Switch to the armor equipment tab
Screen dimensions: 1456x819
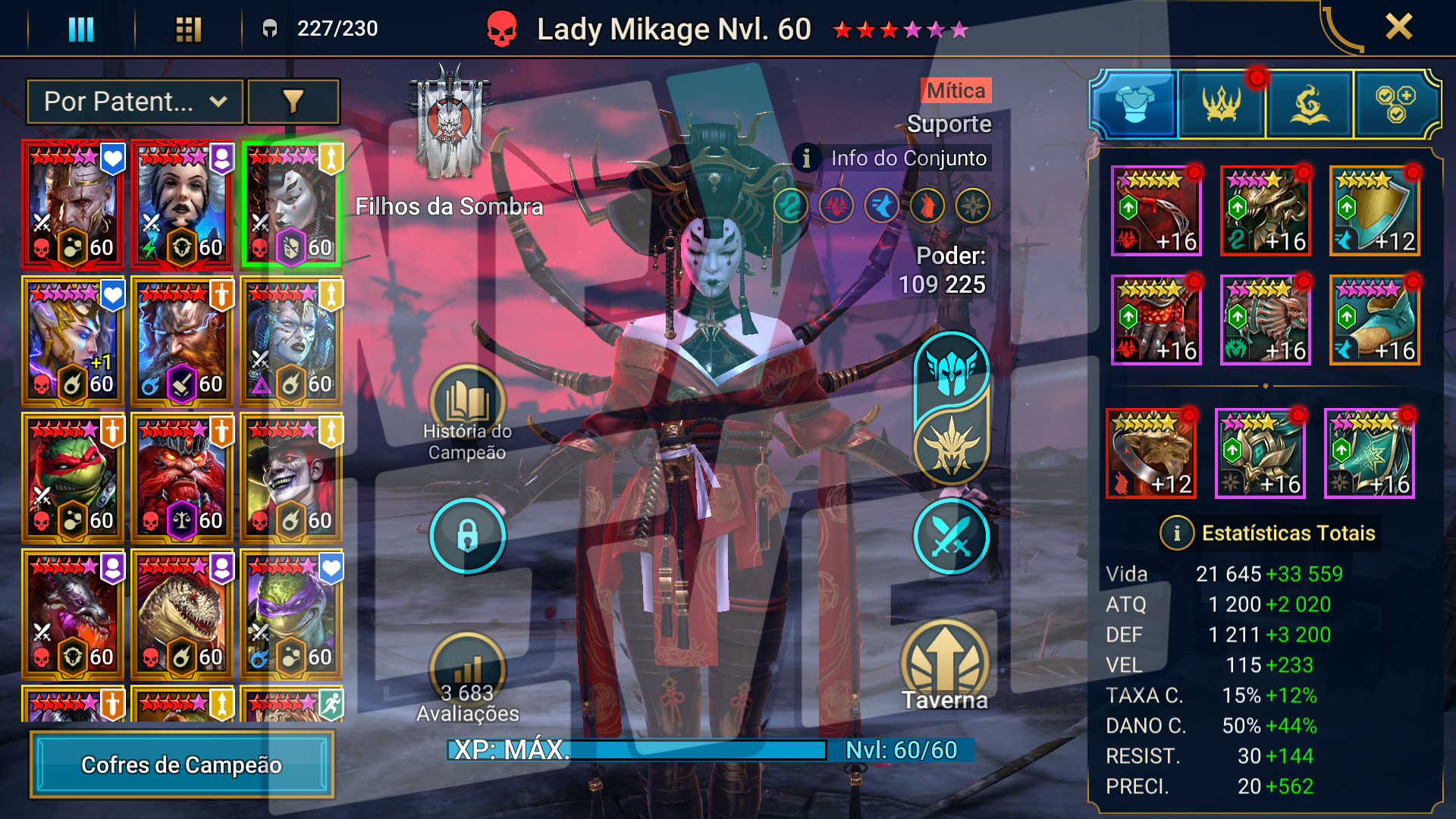(x=1134, y=105)
